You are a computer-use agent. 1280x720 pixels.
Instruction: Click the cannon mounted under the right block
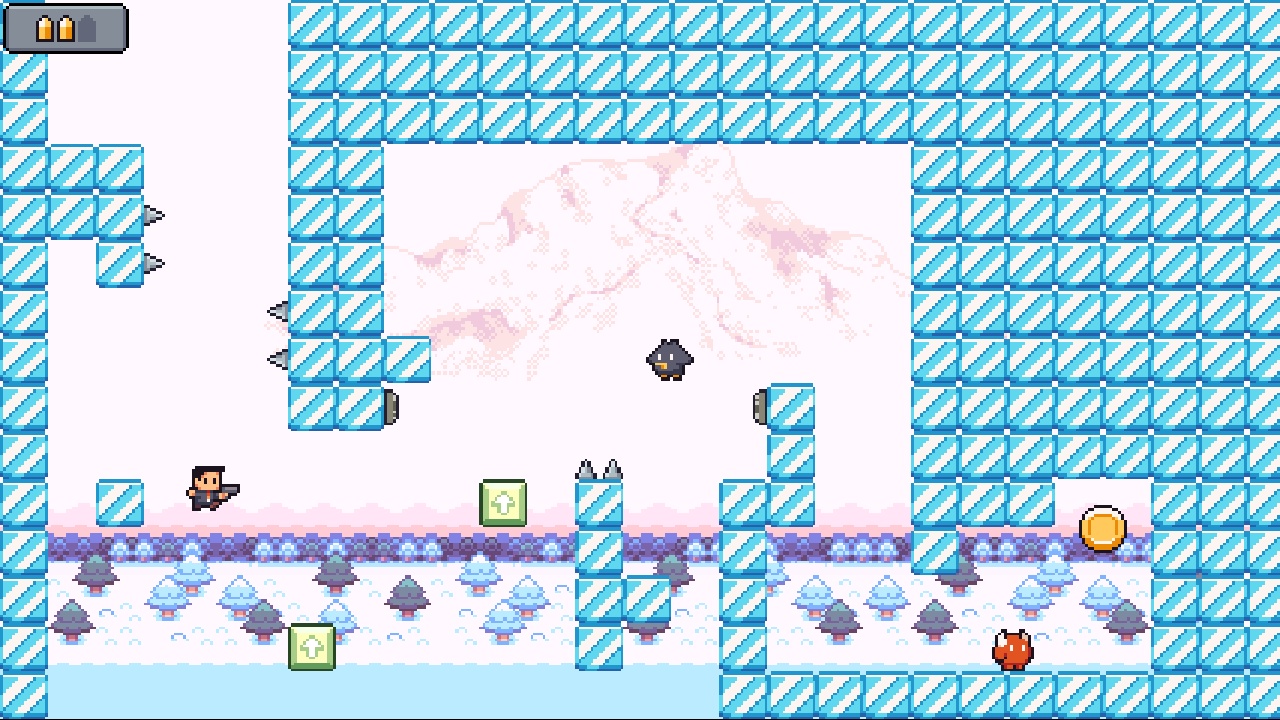click(760, 405)
